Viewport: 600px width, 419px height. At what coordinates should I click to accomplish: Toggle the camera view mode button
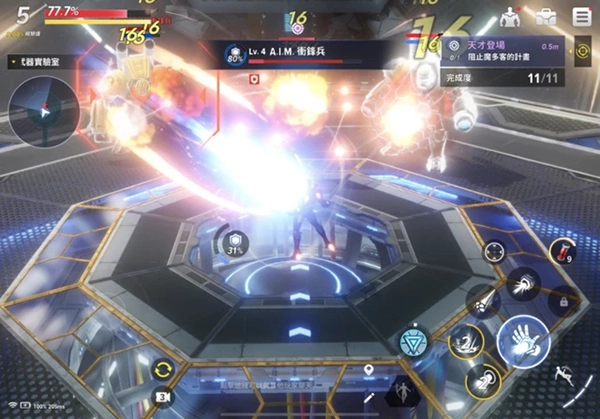(x=163, y=397)
